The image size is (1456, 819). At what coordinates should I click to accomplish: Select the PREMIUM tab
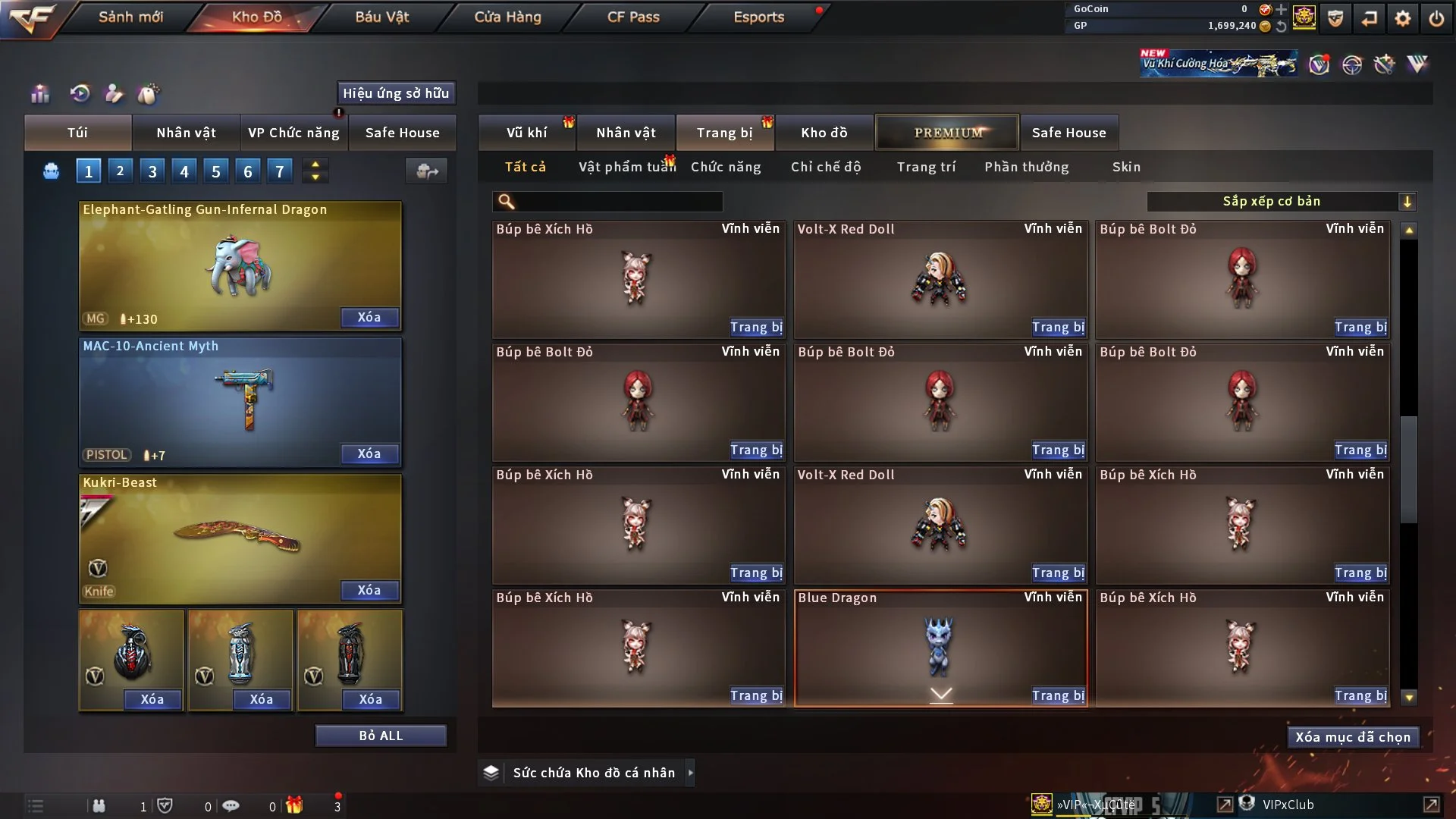pyautogui.click(x=947, y=133)
